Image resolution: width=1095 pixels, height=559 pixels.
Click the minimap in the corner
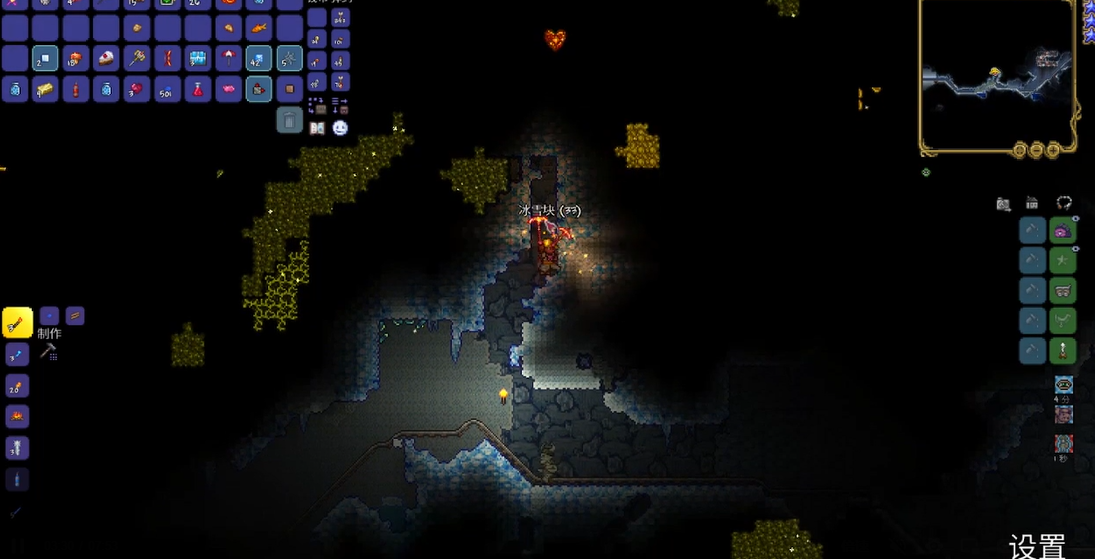coord(997,76)
